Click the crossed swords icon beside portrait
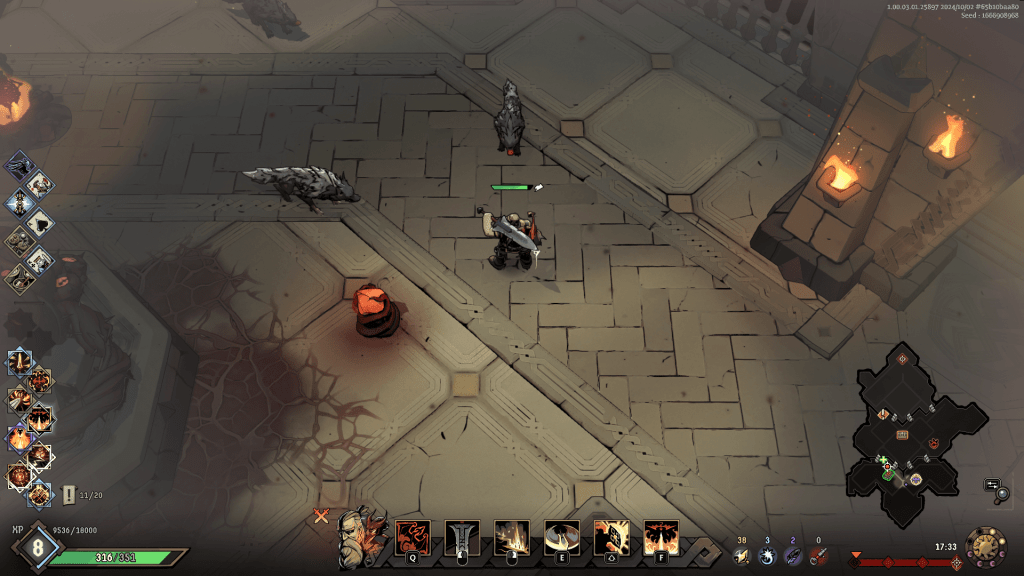The width and height of the screenshot is (1024, 576). 321,517
